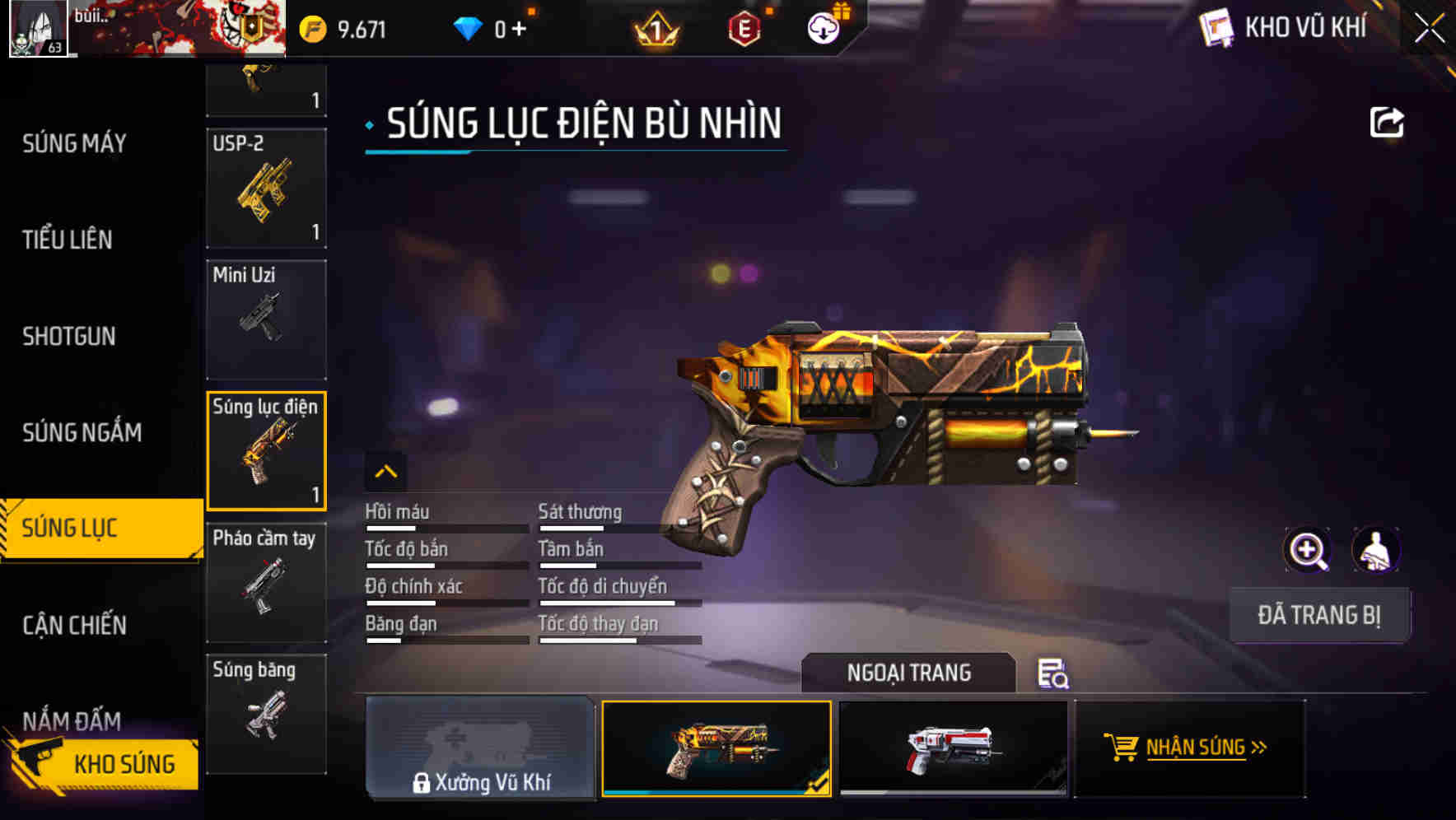Image resolution: width=1456 pixels, height=820 pixels.
Task: Click the magnifier to zoom the weapon preview
Action: [x=1308, y=550]
